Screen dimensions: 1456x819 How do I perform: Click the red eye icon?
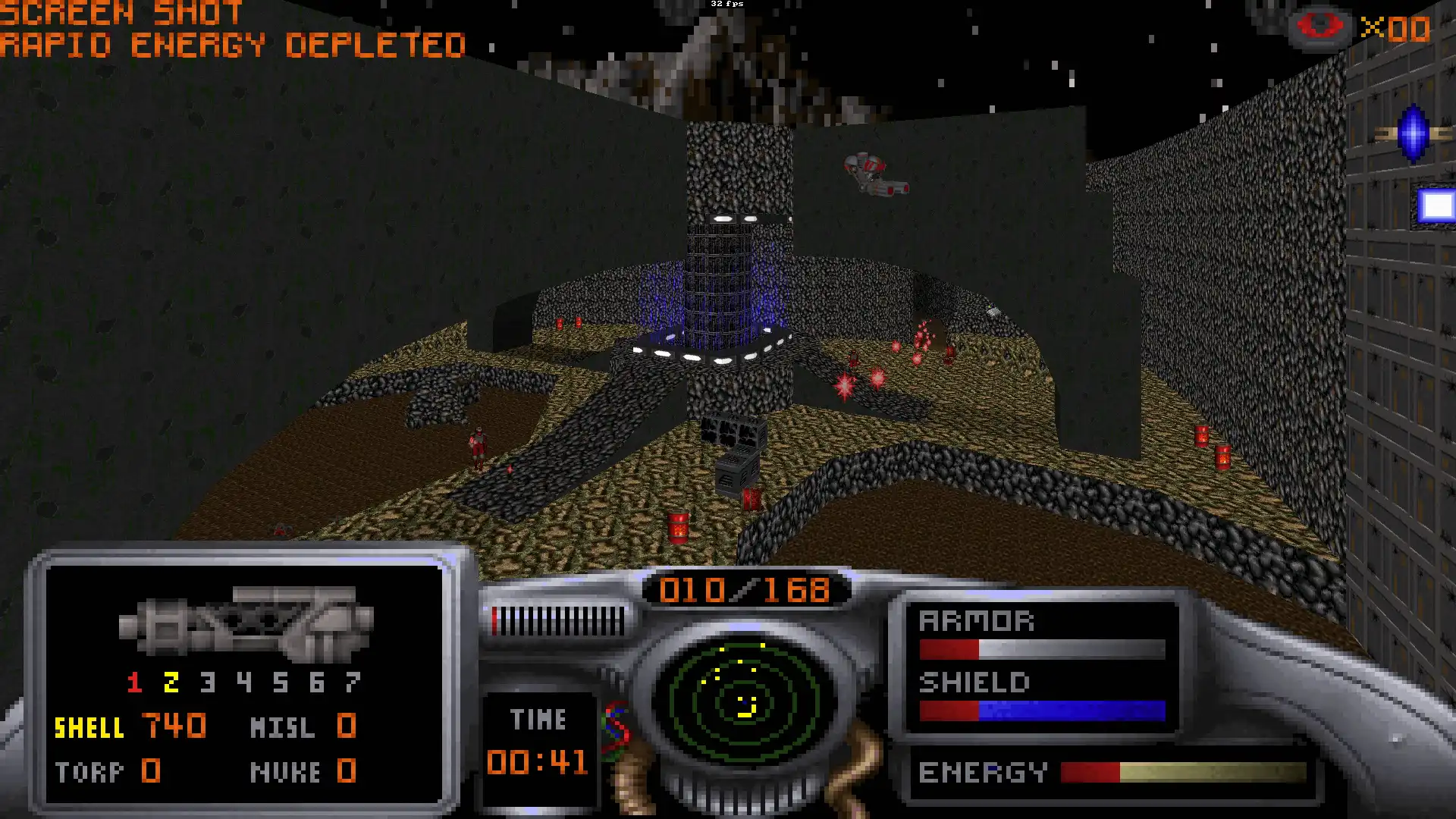[x=1319, y=27]
